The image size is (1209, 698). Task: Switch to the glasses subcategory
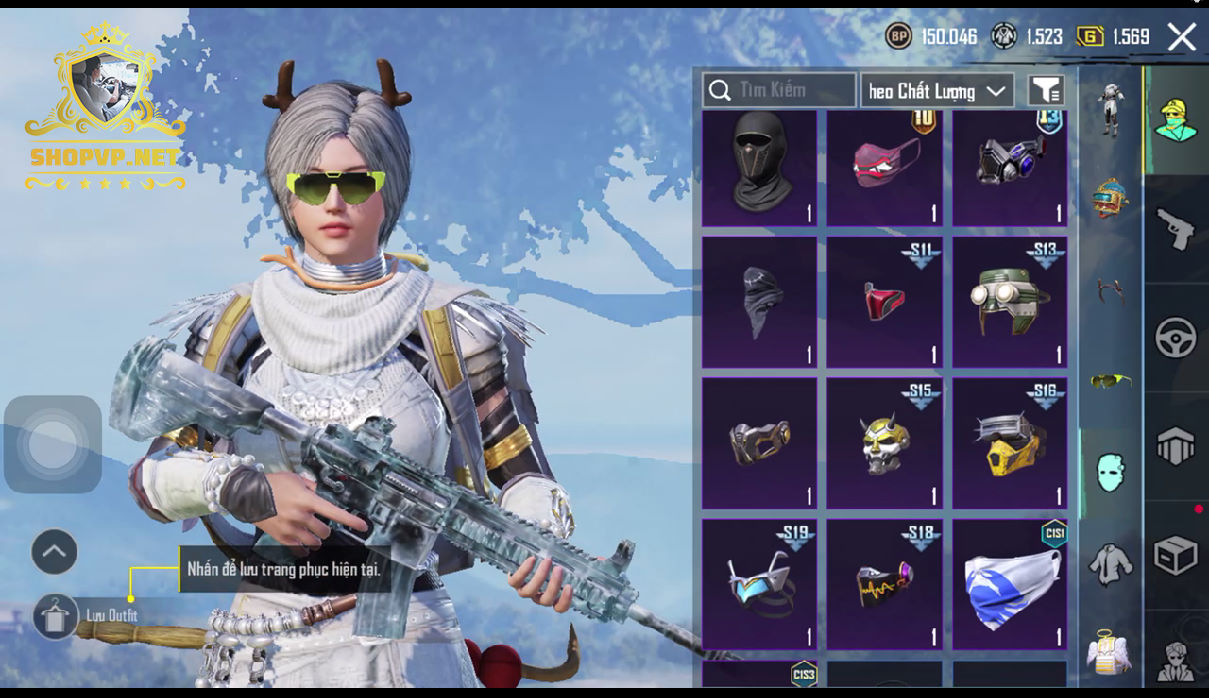point(1110,380)
